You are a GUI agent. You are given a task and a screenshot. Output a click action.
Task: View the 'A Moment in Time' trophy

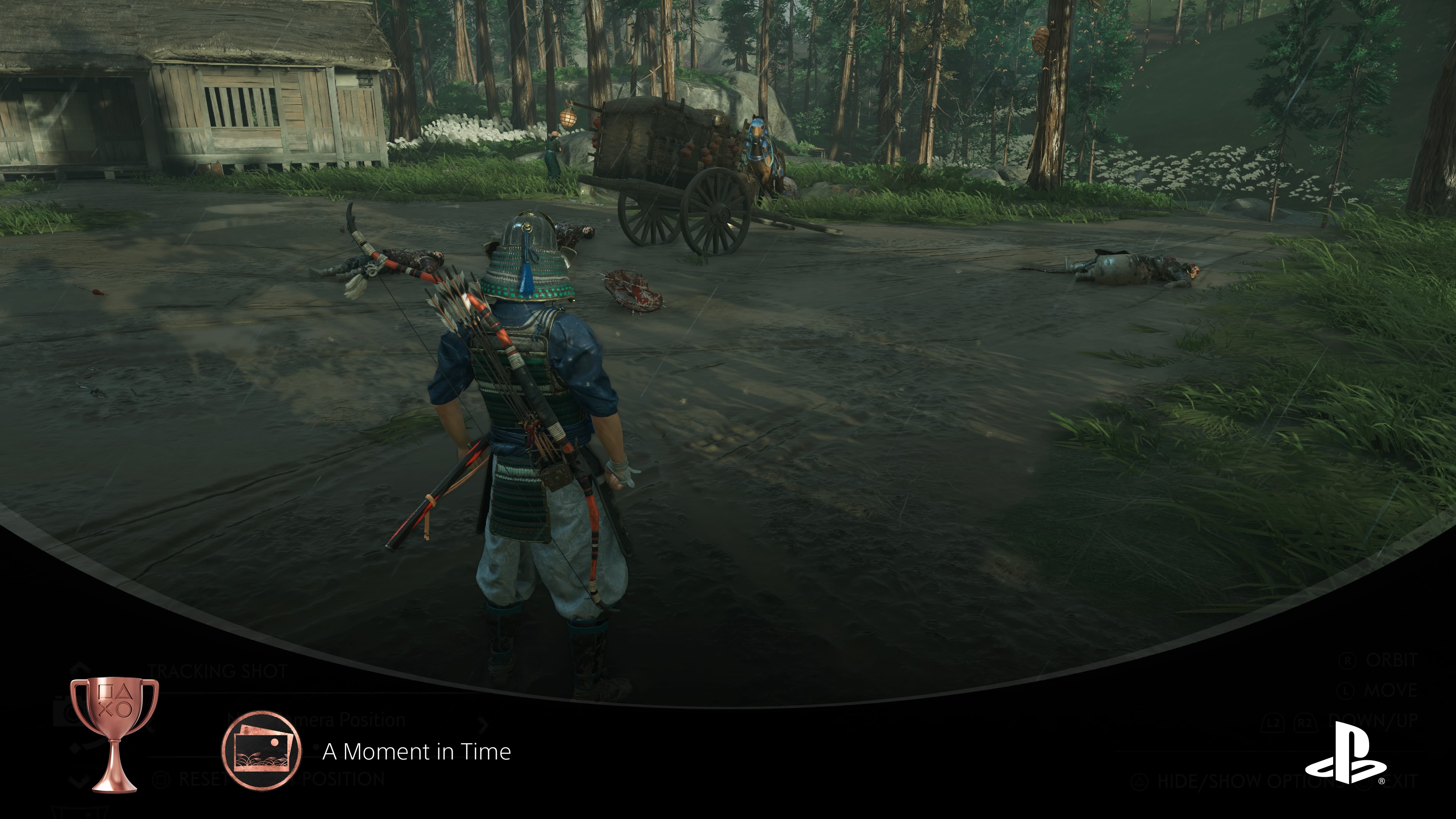[417, 752]
